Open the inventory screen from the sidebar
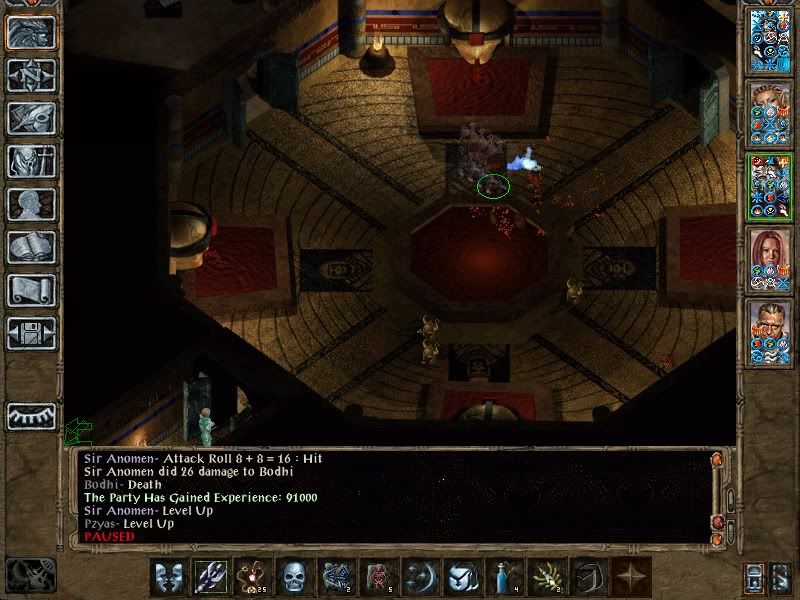The image size is (800, 600). coord(32,161)
